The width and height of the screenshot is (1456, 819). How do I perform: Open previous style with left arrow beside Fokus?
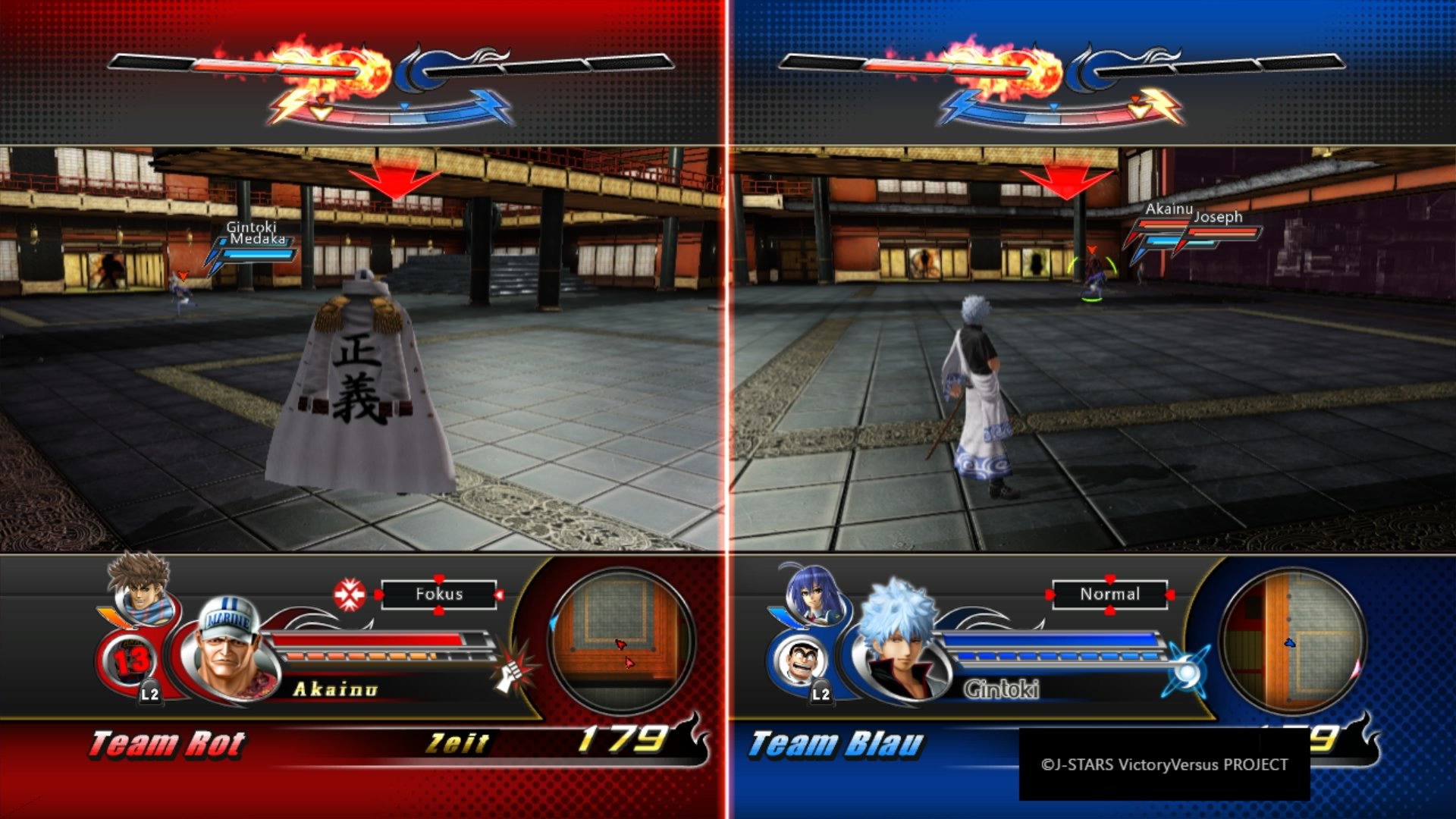point(379,595)
